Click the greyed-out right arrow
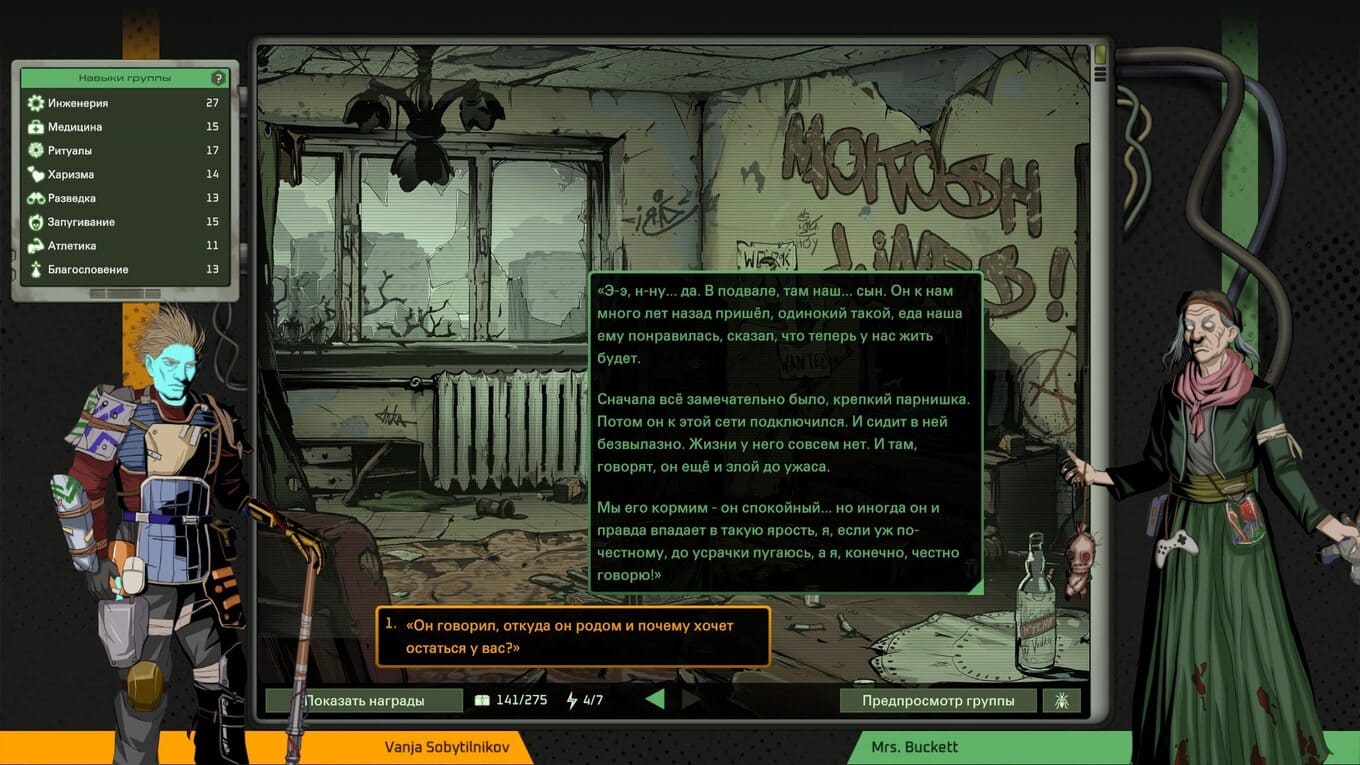Image resolution: width=1360 pixels, height=765 pixels. coord(690,699)
